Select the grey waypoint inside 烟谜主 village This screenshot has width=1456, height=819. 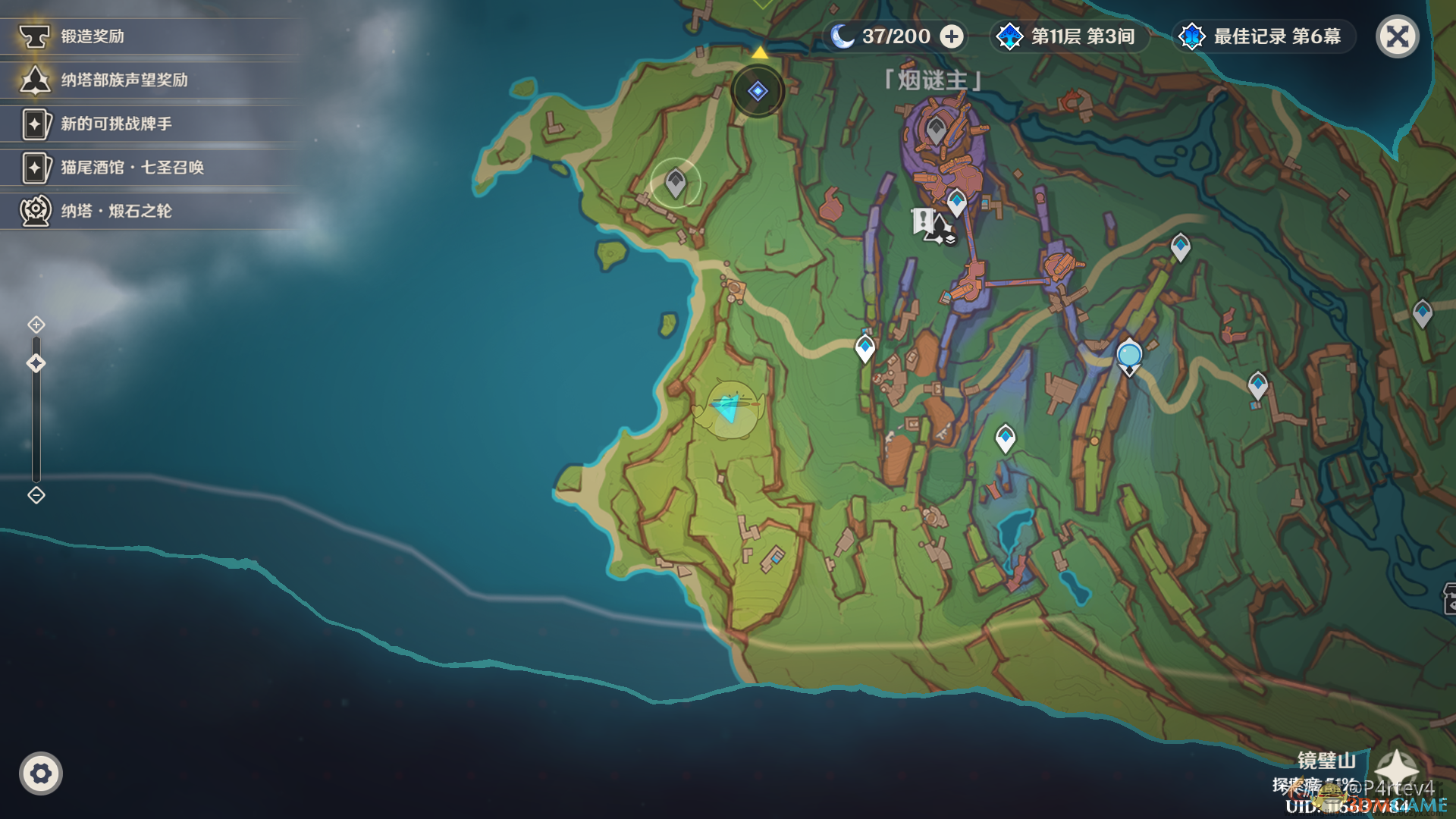point(936,130)
